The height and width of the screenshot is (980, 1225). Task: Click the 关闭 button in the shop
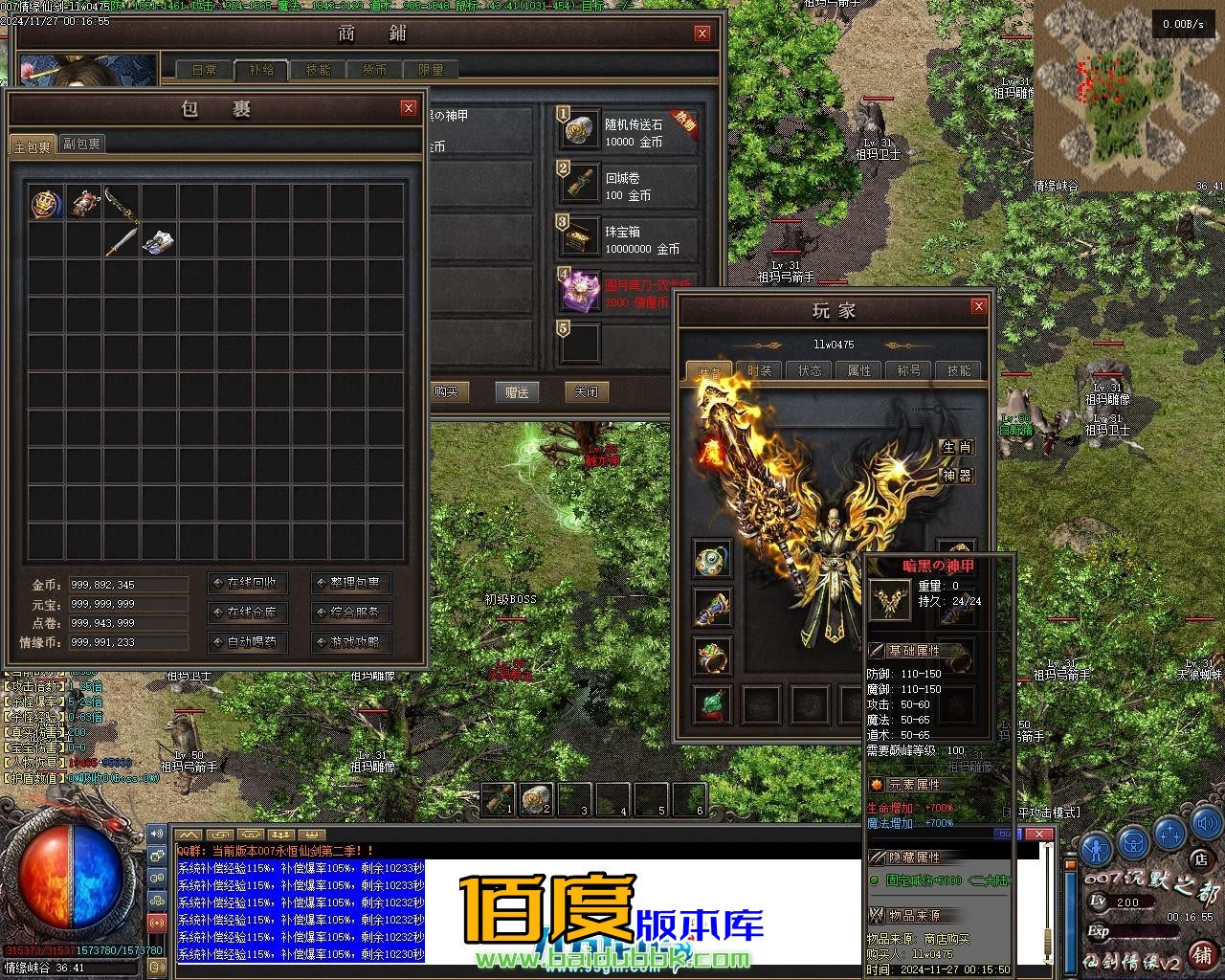(586, 392)
